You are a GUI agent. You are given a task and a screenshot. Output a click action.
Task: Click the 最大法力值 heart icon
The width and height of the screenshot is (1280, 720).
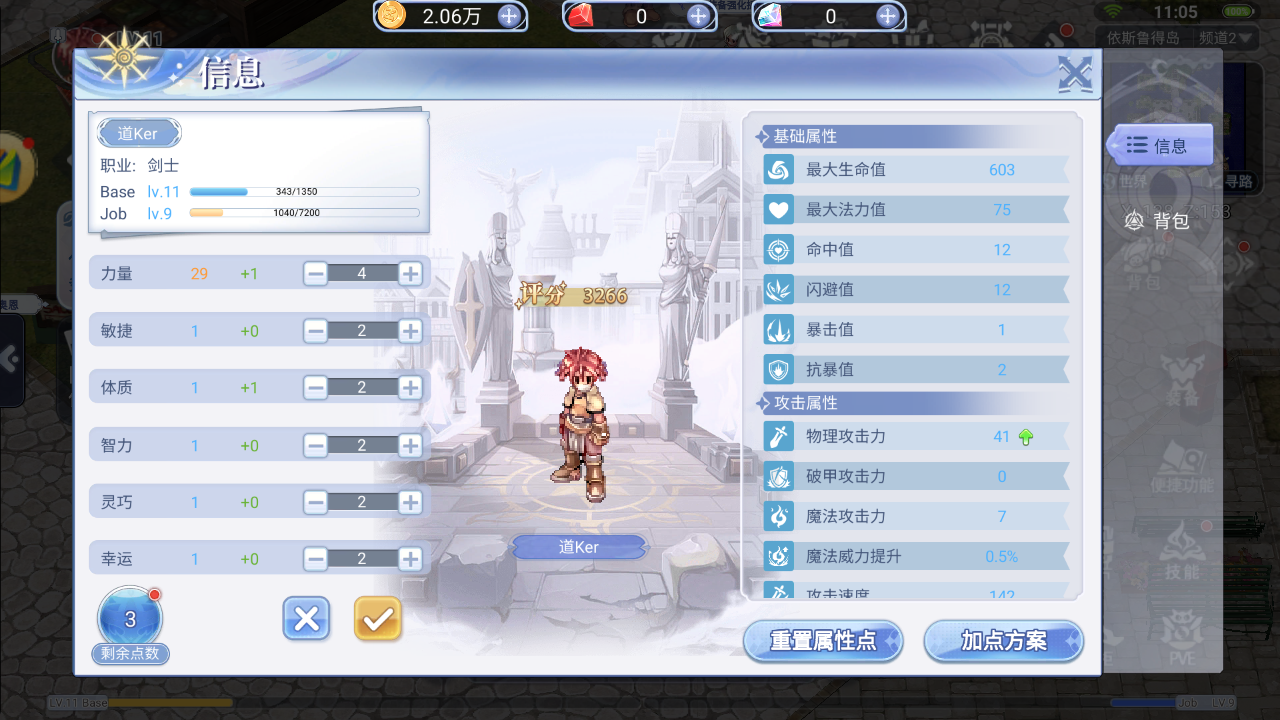781,209
